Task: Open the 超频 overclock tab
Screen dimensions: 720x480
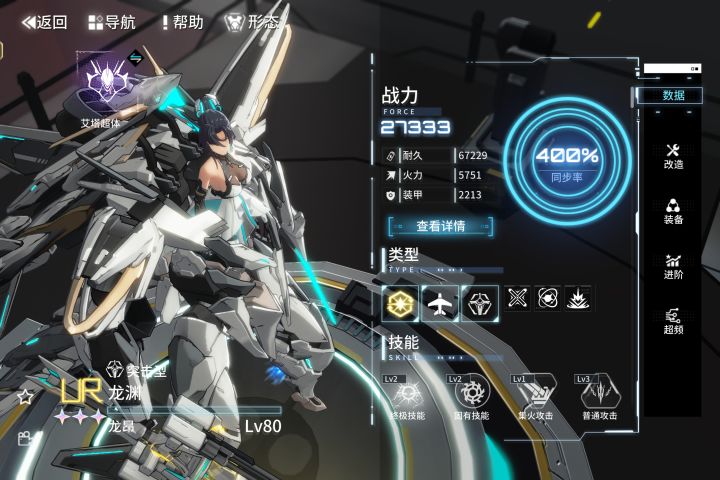Action: [x=673, y=320]
